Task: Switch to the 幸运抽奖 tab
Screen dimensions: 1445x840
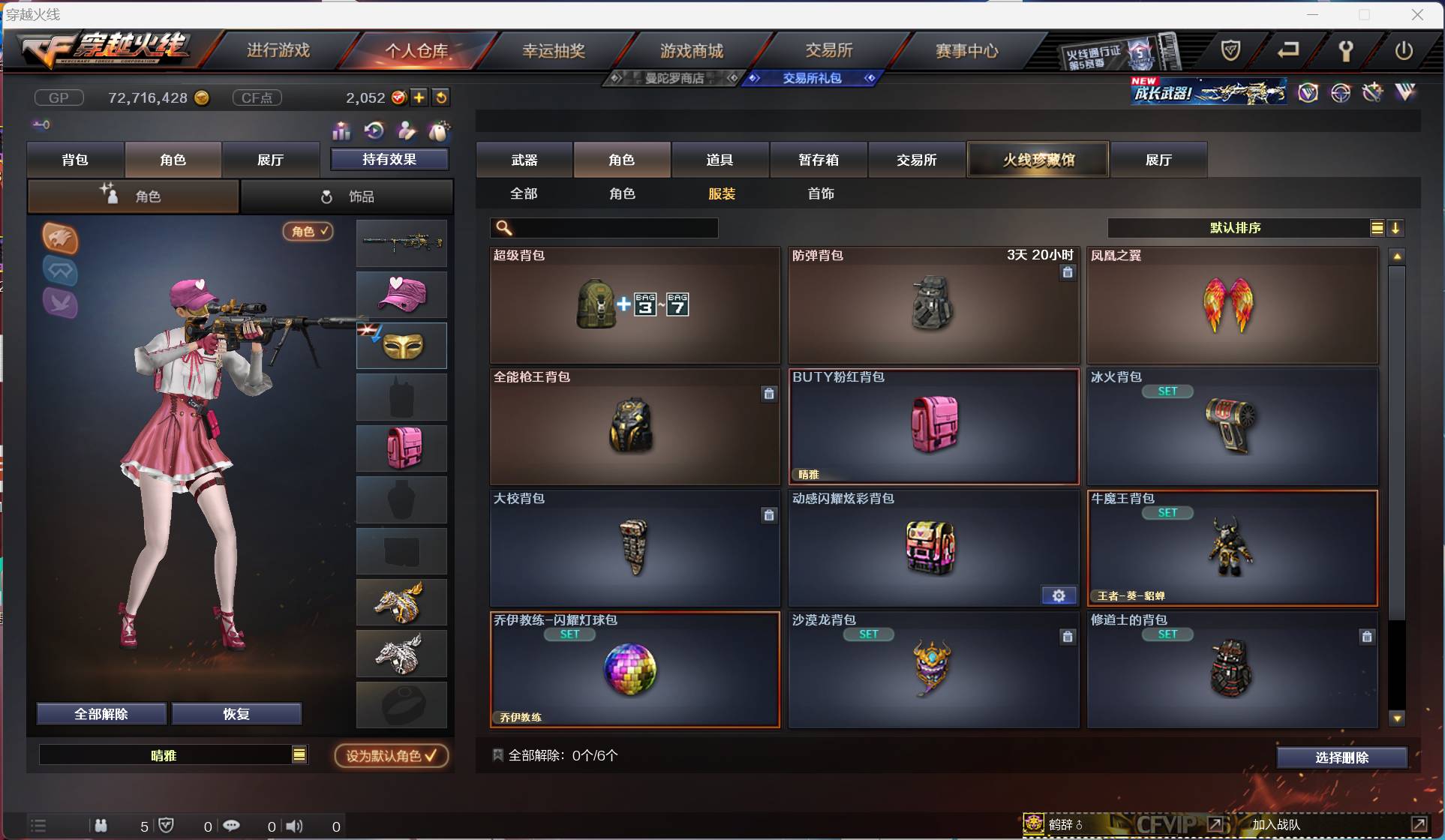Action: (553, 50)
